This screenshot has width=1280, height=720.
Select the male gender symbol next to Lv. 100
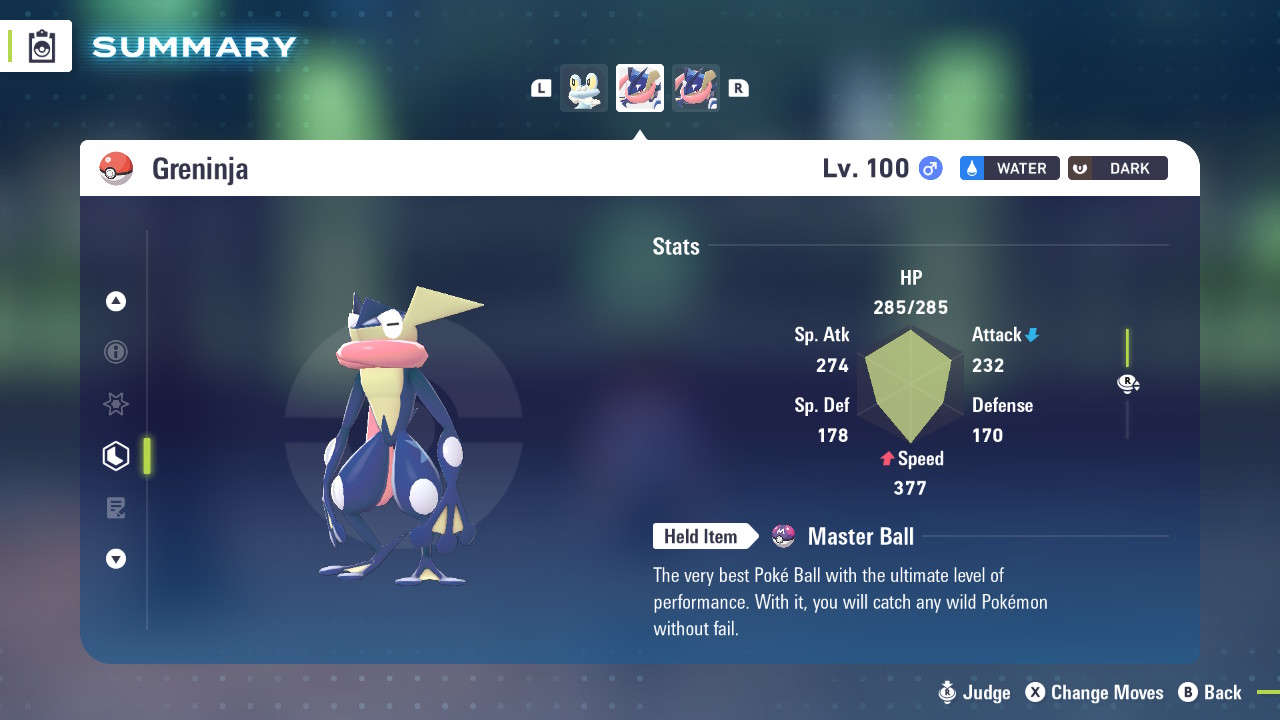click(x=929, y=168)
